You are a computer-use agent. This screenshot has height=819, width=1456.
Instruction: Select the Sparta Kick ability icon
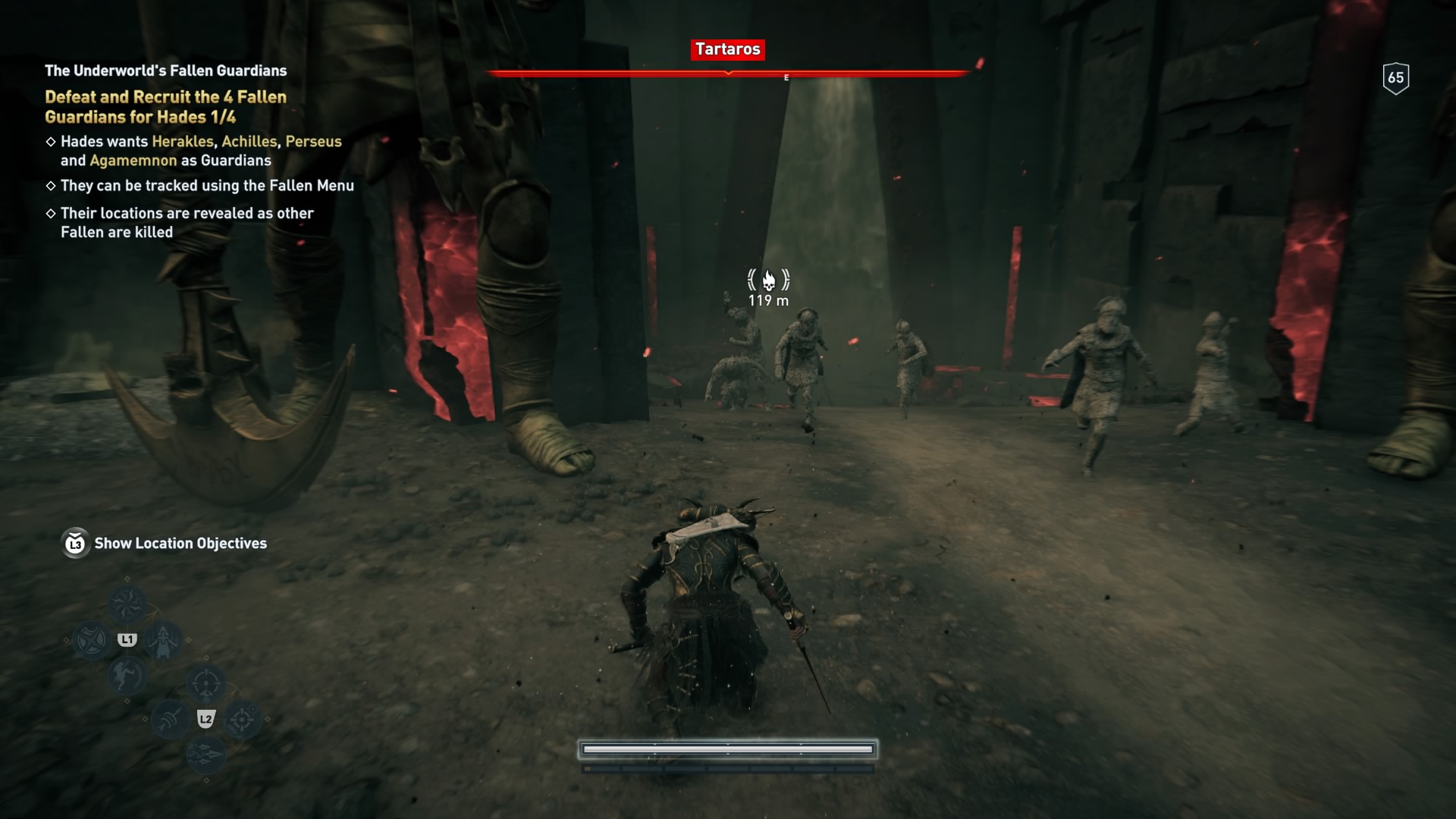pos(127,677)
